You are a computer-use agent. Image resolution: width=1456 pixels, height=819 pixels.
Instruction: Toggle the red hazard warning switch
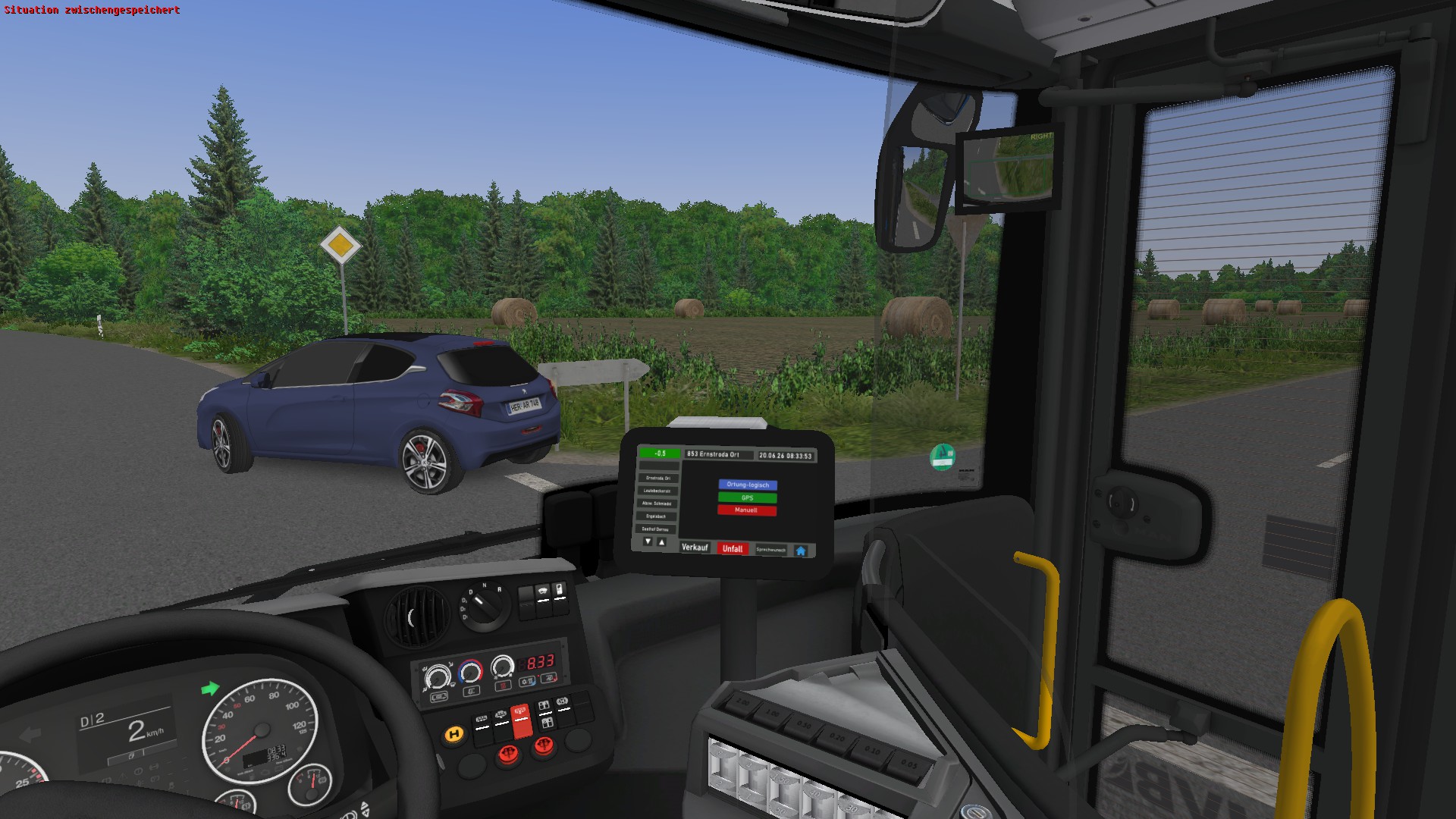point(521,720)
